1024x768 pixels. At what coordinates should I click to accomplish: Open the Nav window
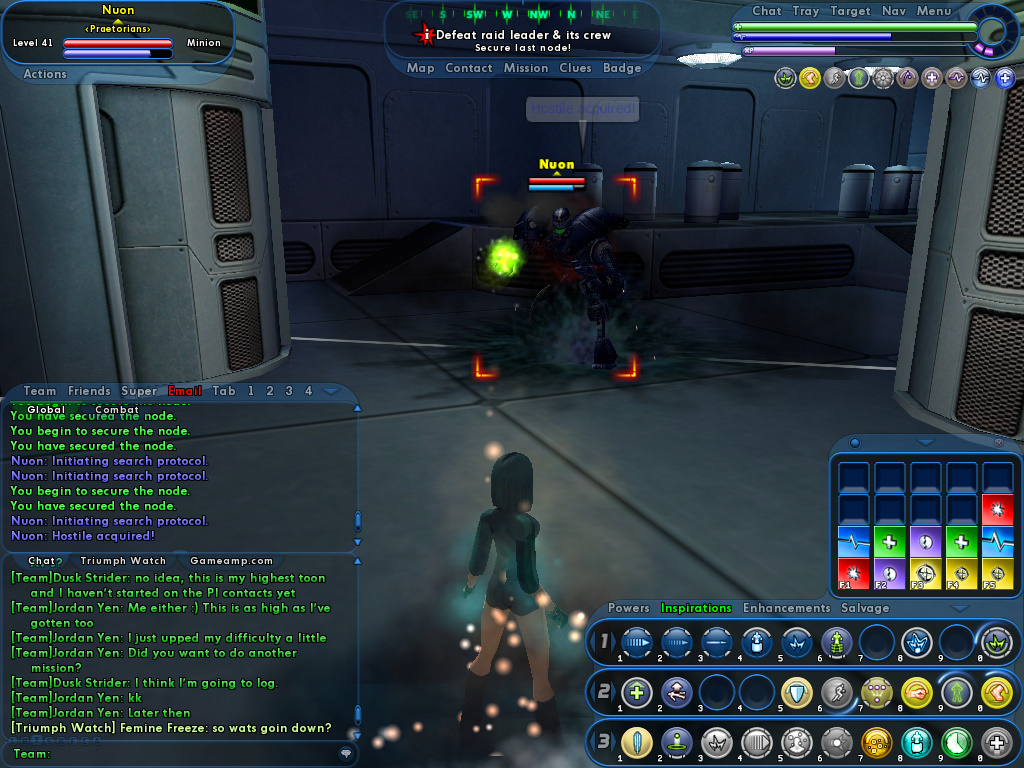click(894, 11)
